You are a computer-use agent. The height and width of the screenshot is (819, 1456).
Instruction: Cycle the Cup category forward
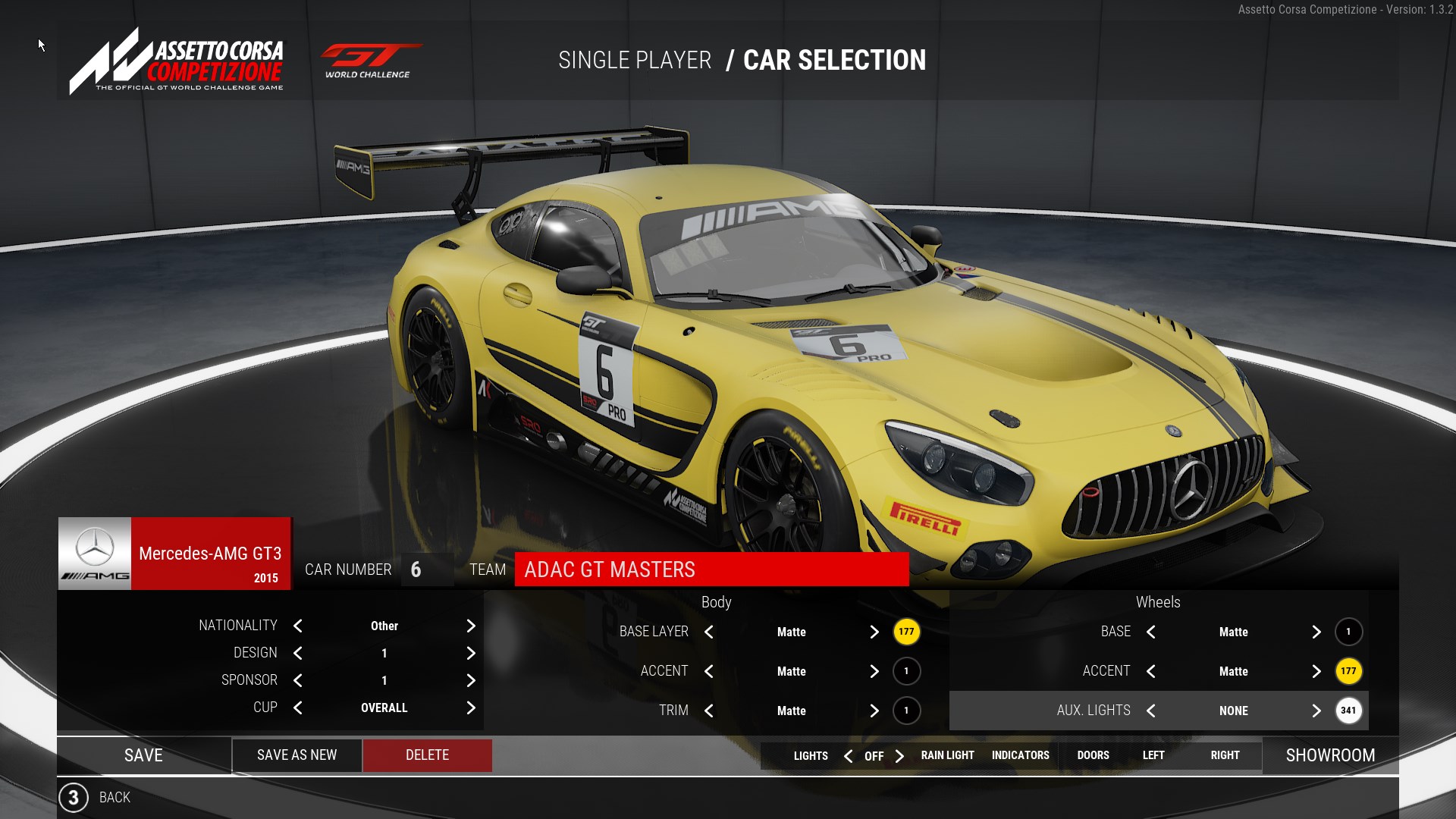(471, 708)
